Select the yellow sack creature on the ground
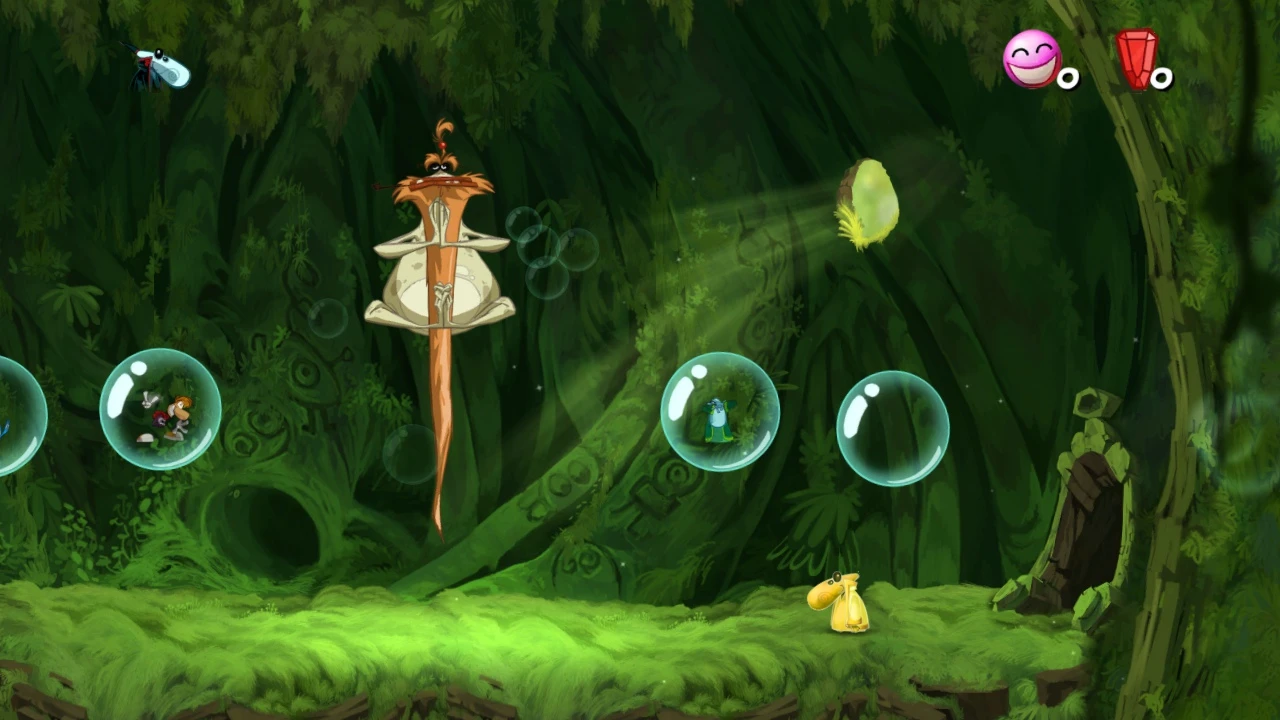Screen dimensions: 1280x720 click(840, 605)
